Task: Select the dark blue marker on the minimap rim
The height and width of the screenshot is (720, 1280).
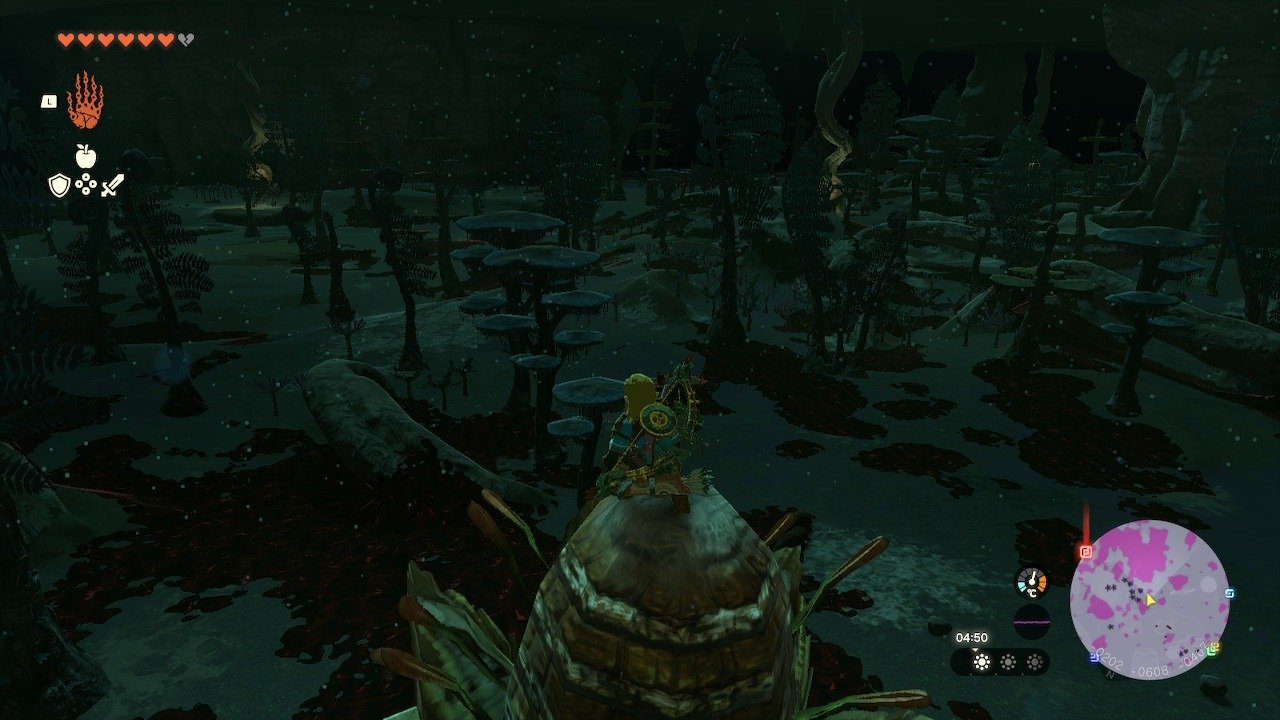Action: (1095, 657)
